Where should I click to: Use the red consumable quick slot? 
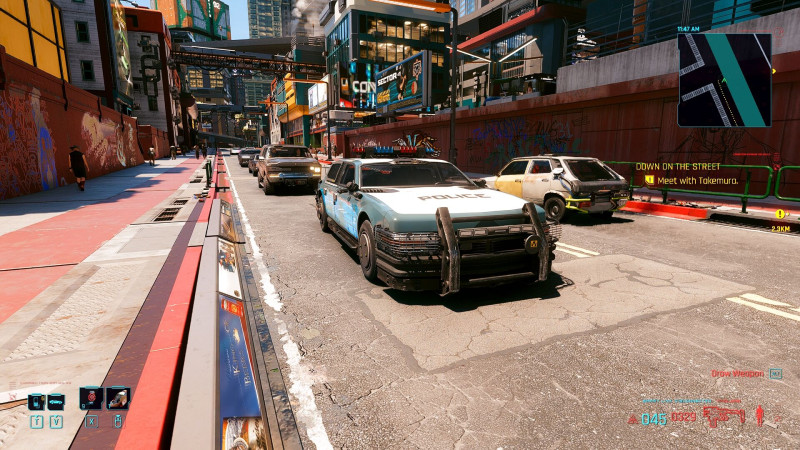pos(91,398)
